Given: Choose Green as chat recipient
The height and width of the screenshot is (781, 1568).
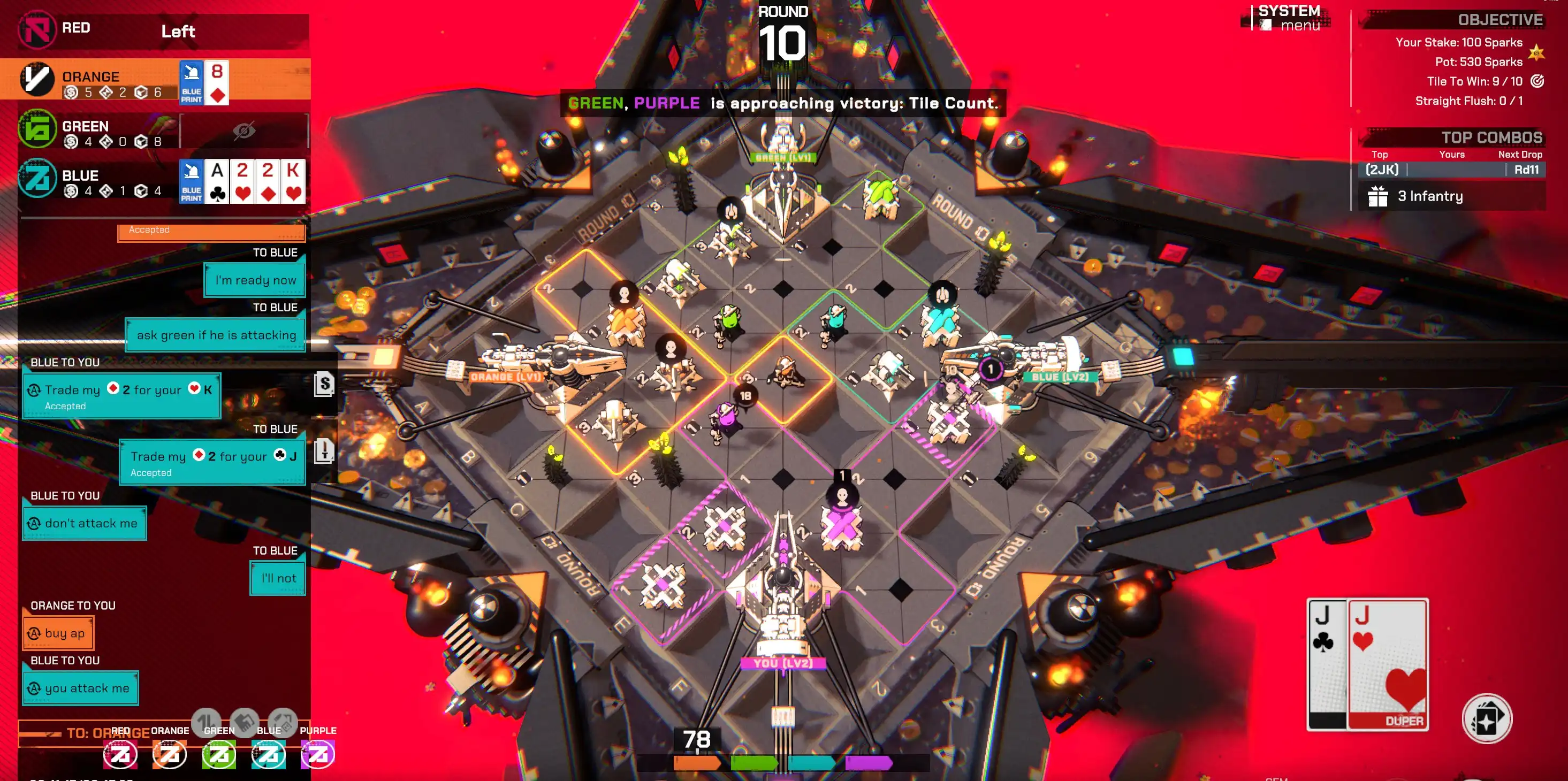Looking at the screenshot, I should [219, 754].
